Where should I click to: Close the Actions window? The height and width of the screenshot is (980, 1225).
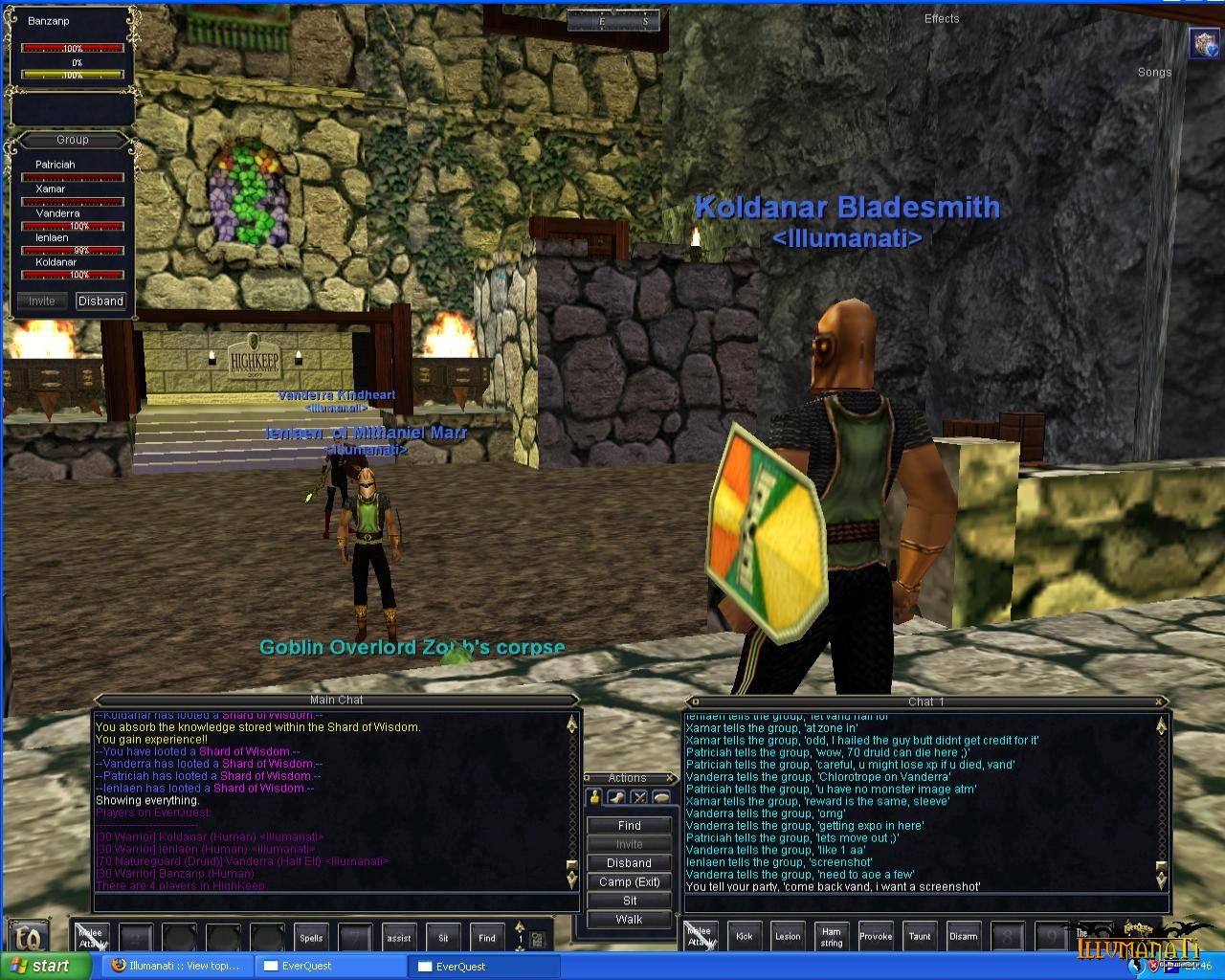point(668,778)
